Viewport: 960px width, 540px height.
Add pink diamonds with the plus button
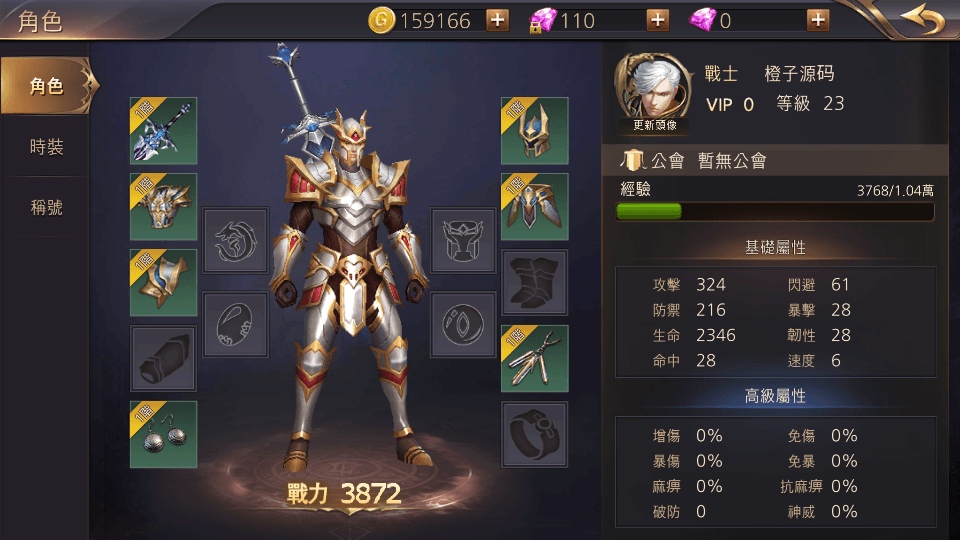pos(818,20)
